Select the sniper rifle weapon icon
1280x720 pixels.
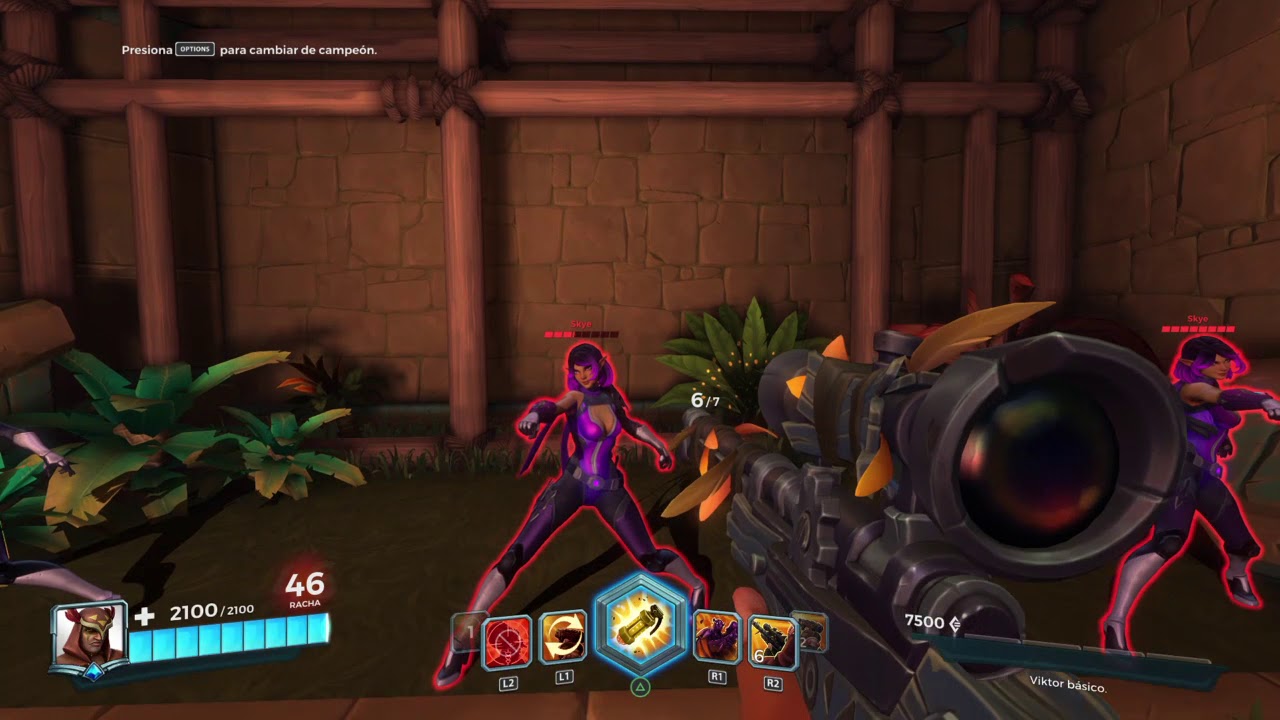[773, 641]
